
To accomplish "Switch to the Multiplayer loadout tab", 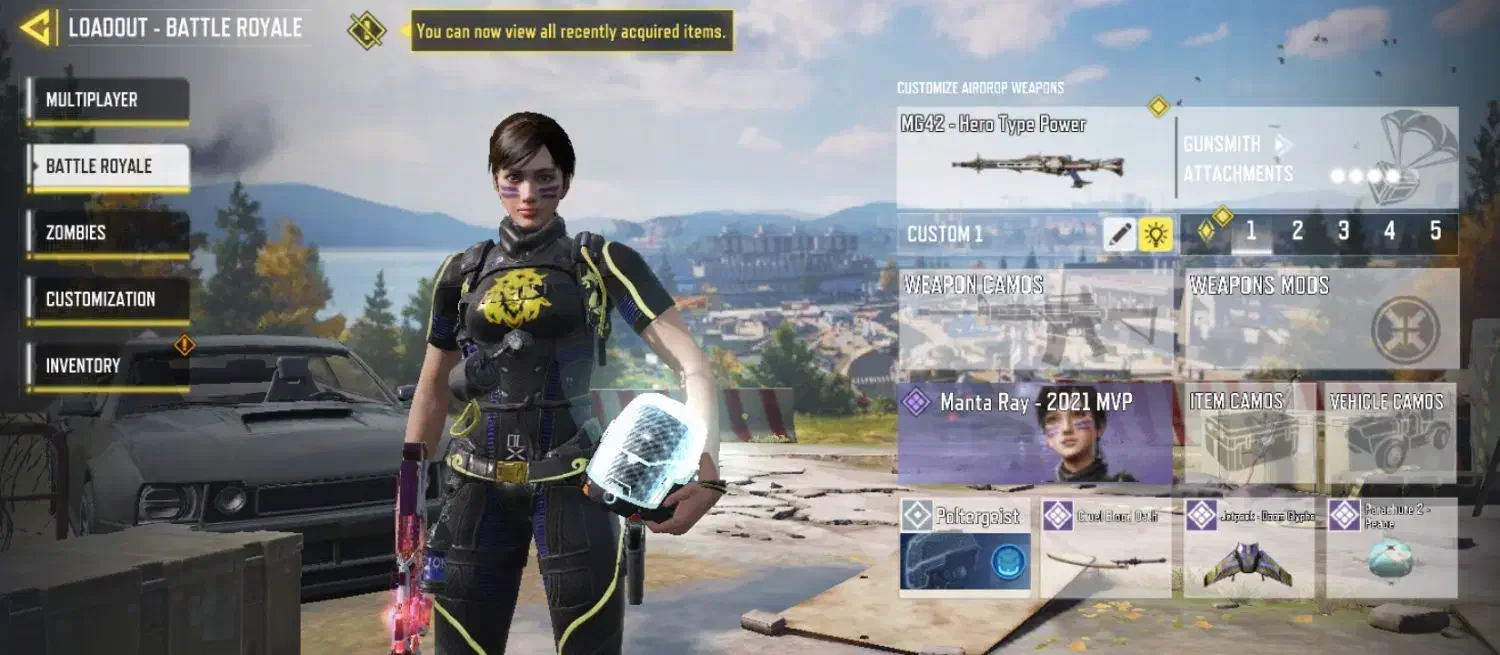I will (108, 100).
